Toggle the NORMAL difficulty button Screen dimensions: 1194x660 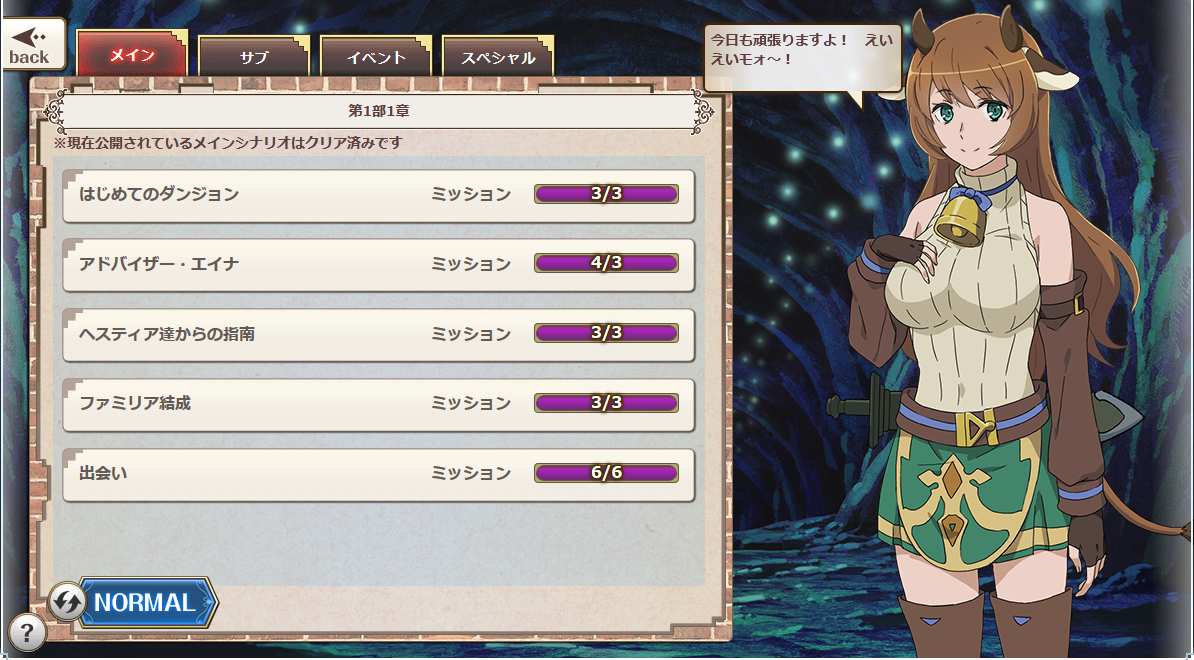point(134,602)
